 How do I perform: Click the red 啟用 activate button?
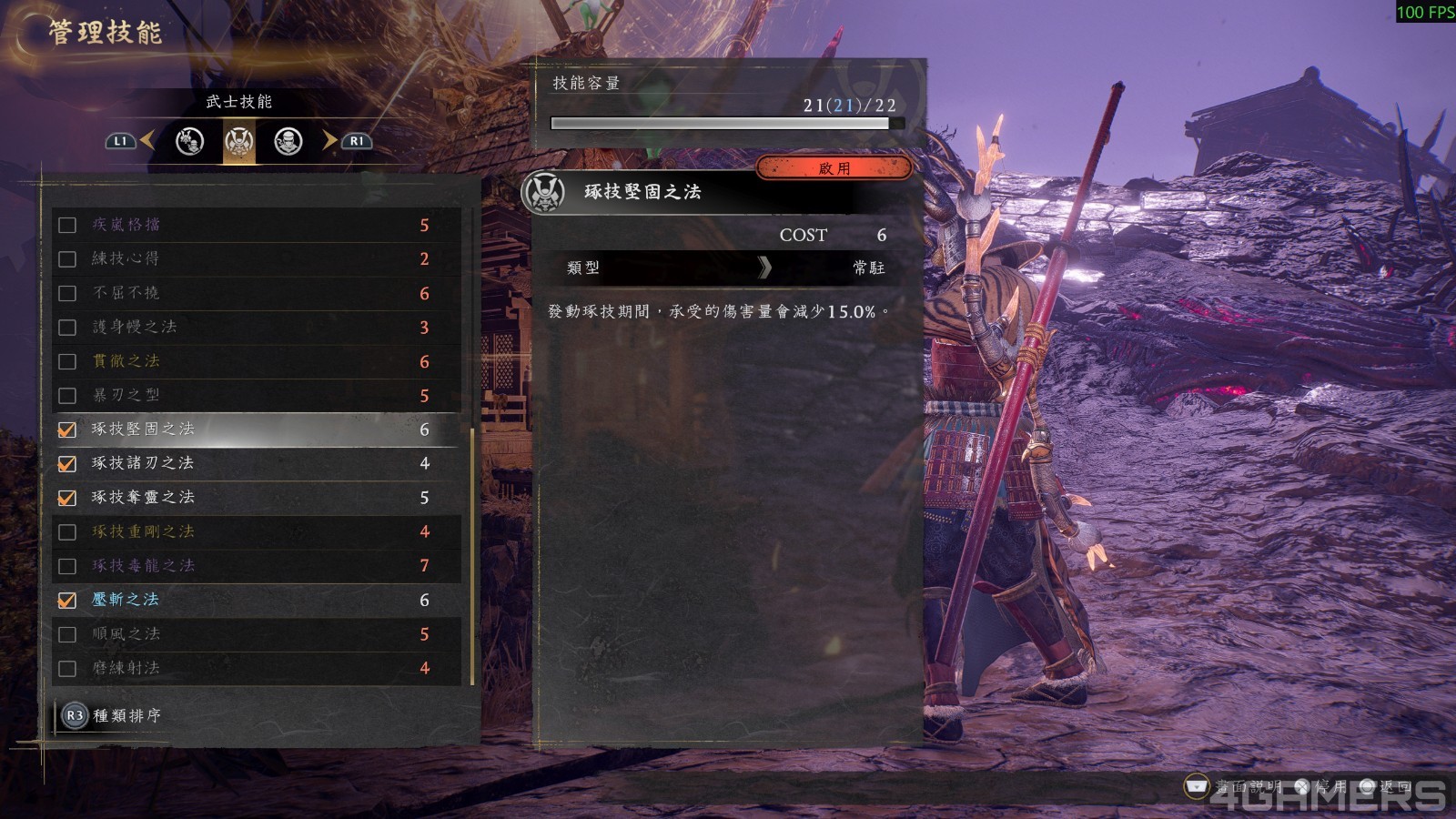pos(832,167)
